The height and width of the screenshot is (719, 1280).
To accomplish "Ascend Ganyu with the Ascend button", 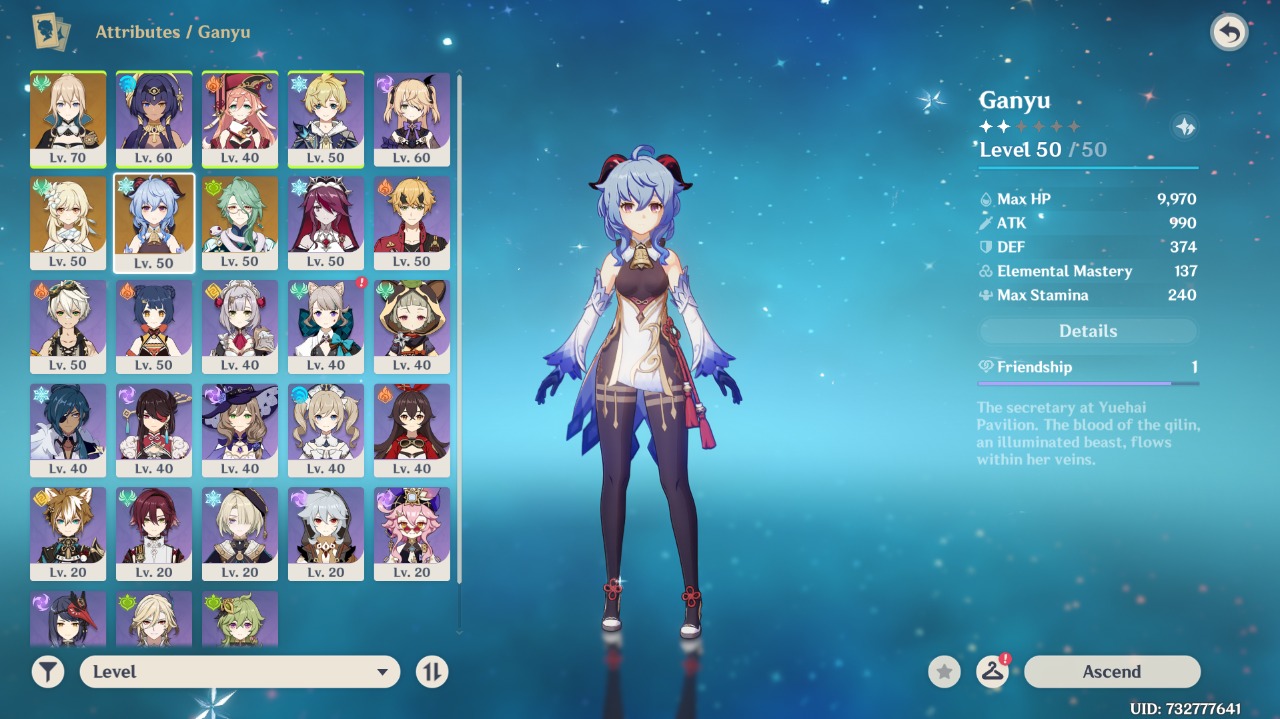I will point(1111,672).
